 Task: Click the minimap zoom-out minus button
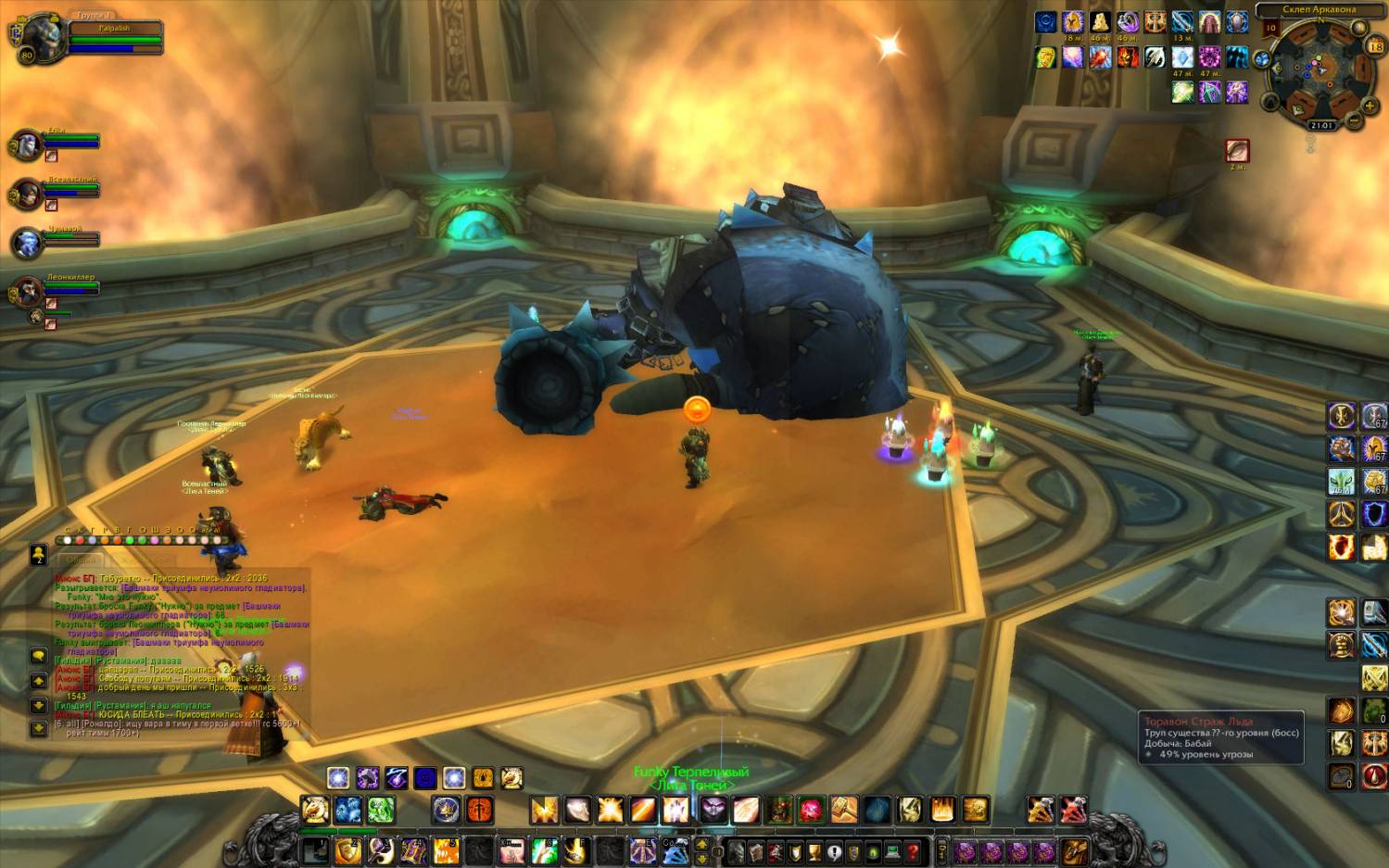click(1354, 121)
